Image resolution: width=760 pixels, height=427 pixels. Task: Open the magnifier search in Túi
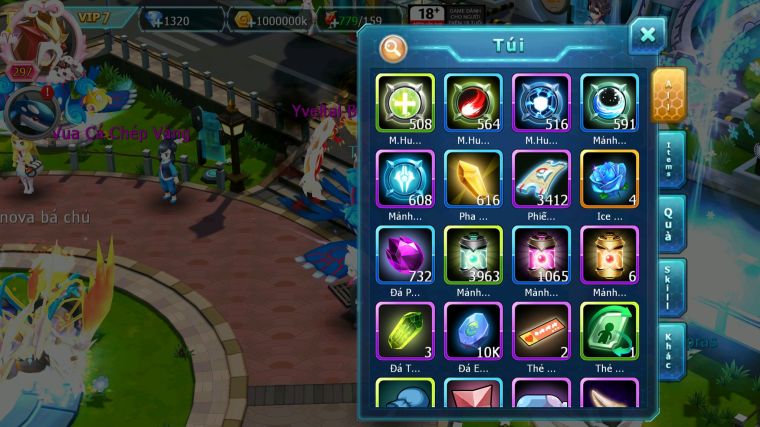(x=393, y=47)
